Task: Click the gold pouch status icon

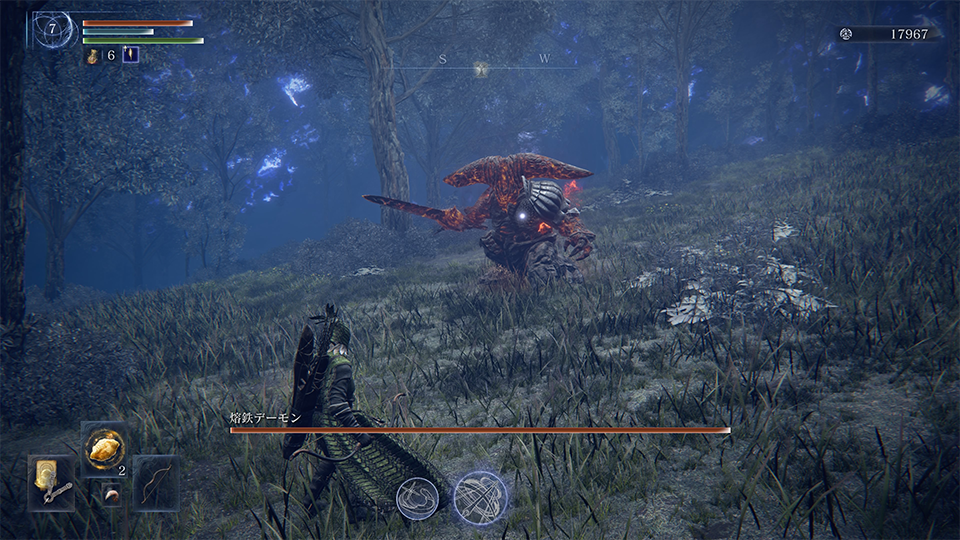Action: [93, 56]
